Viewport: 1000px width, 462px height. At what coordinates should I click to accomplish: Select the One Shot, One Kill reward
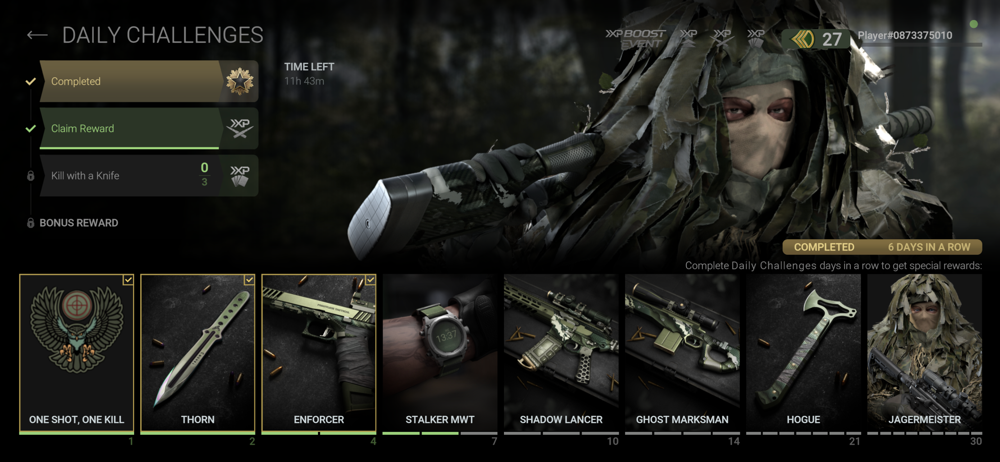tap(77, 353)
